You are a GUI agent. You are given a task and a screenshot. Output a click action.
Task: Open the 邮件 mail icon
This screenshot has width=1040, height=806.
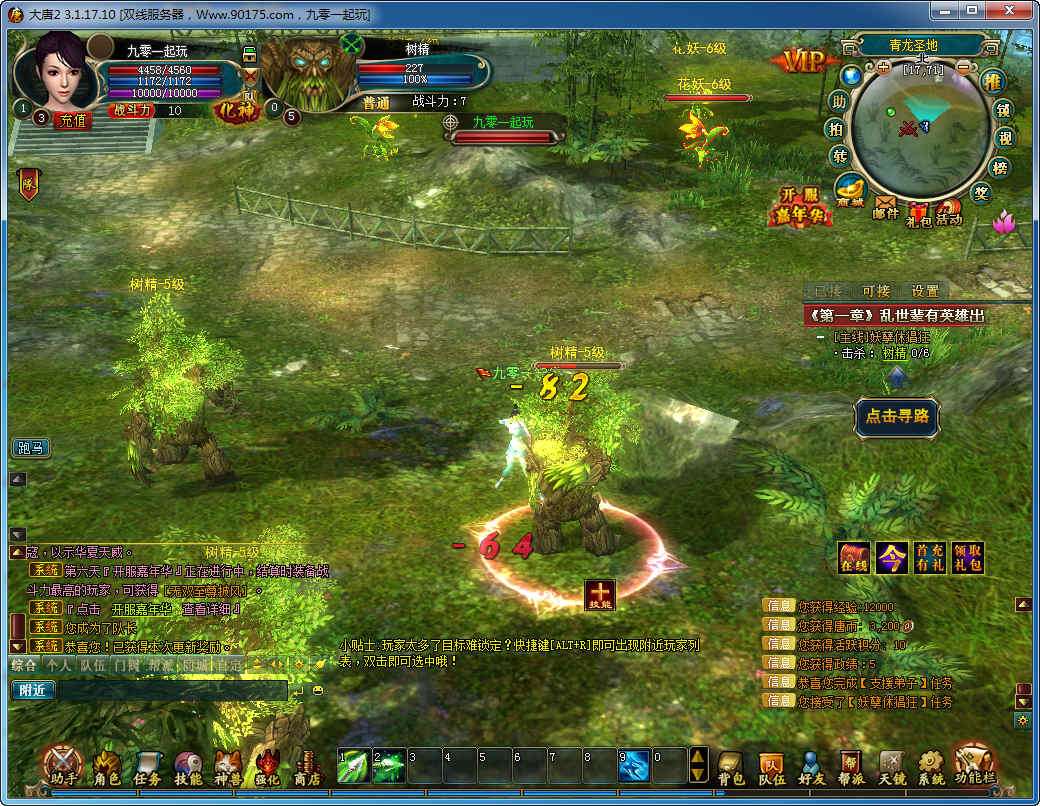886,207
